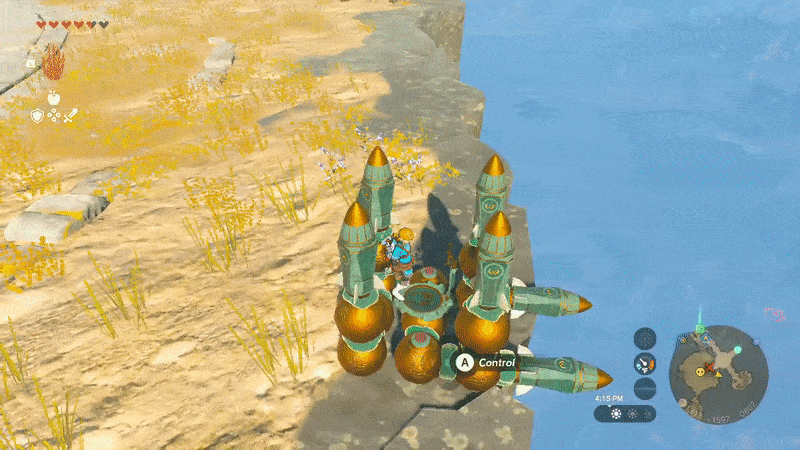Choose the shield quick-select icon
Screen dimensions: 800x450
pyautogui.click(x=38, y=116)
